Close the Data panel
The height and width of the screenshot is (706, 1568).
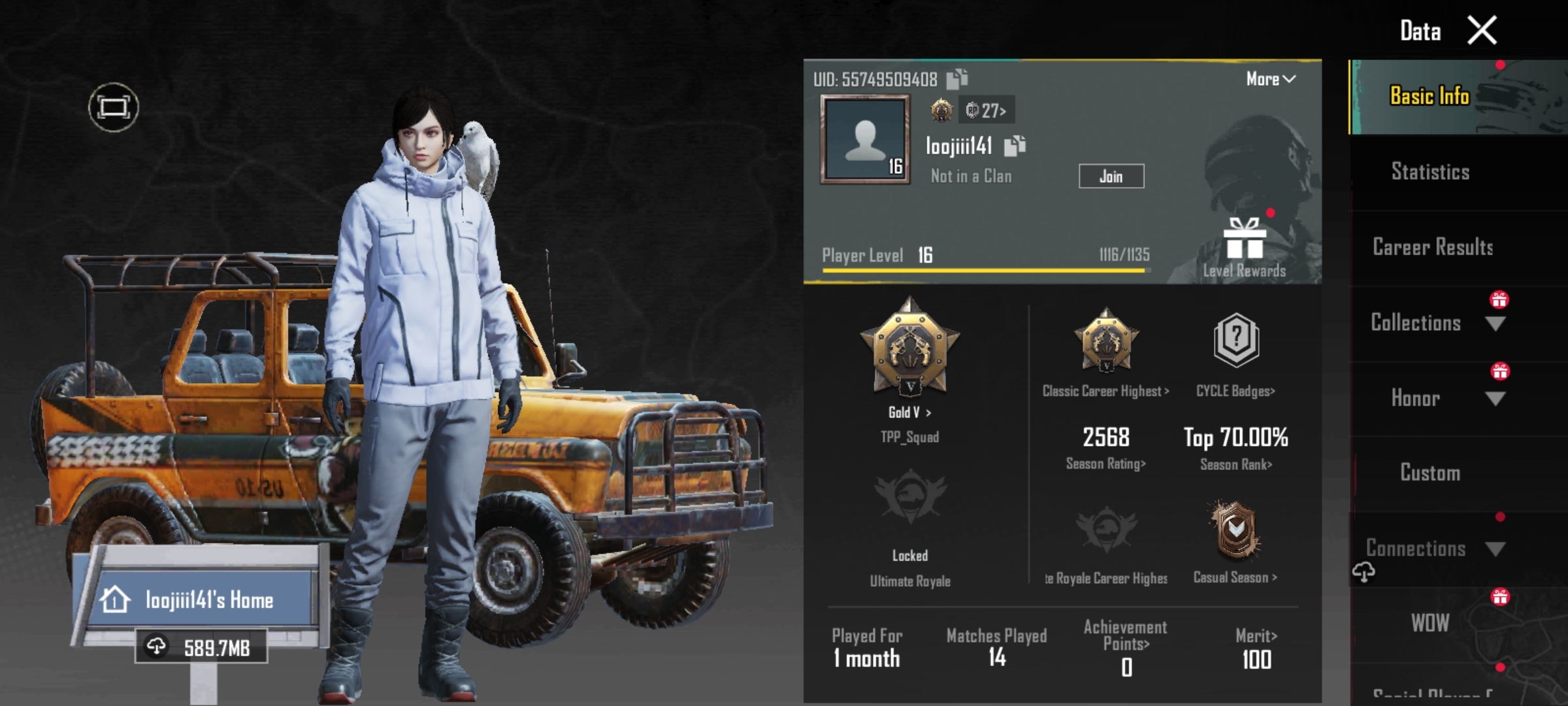pyautogui.click(x=1482, y=31)
